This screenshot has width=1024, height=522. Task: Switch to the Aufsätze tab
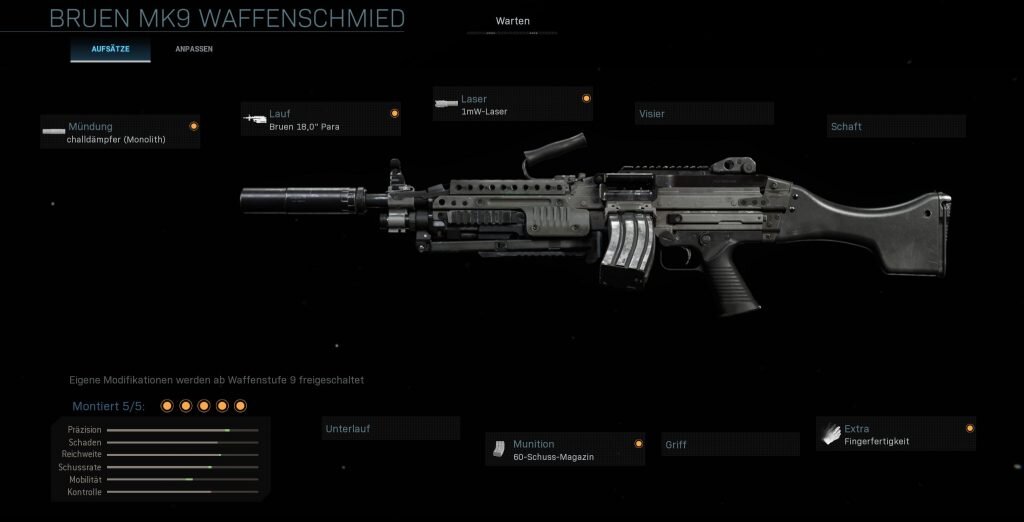click(x=110, y=49)
